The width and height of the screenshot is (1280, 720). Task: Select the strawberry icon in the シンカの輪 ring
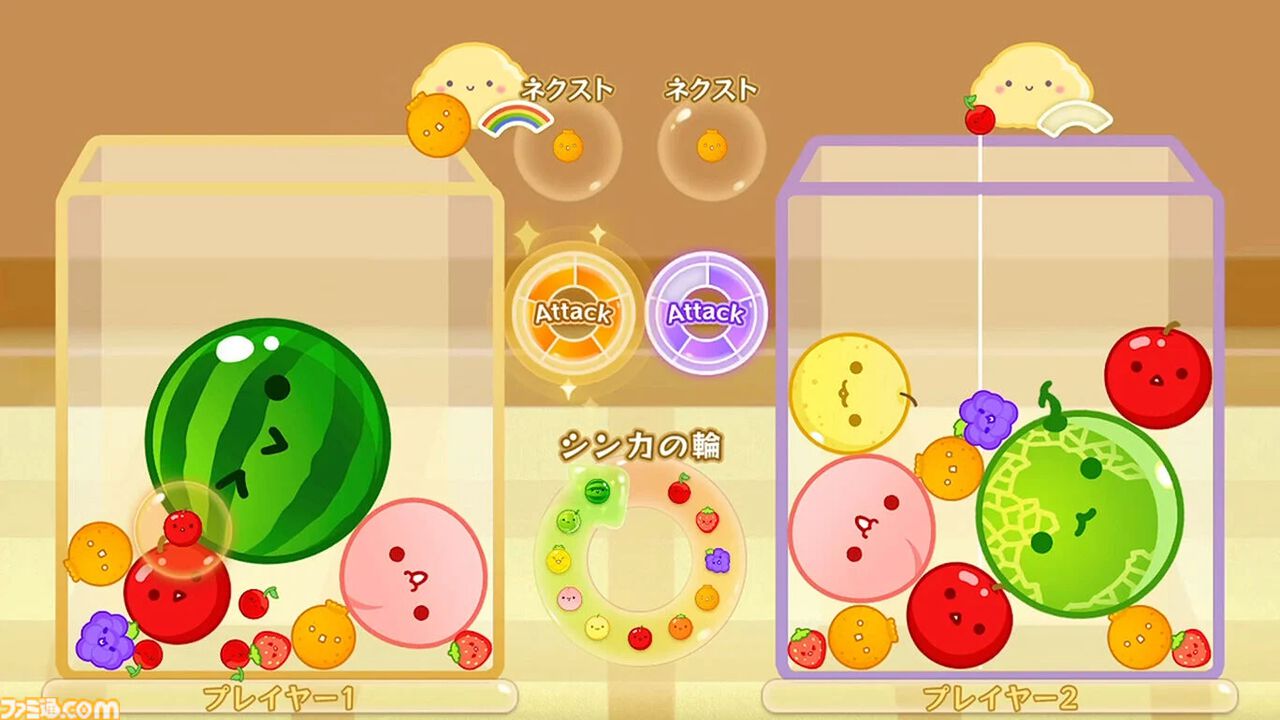[708, 519]
